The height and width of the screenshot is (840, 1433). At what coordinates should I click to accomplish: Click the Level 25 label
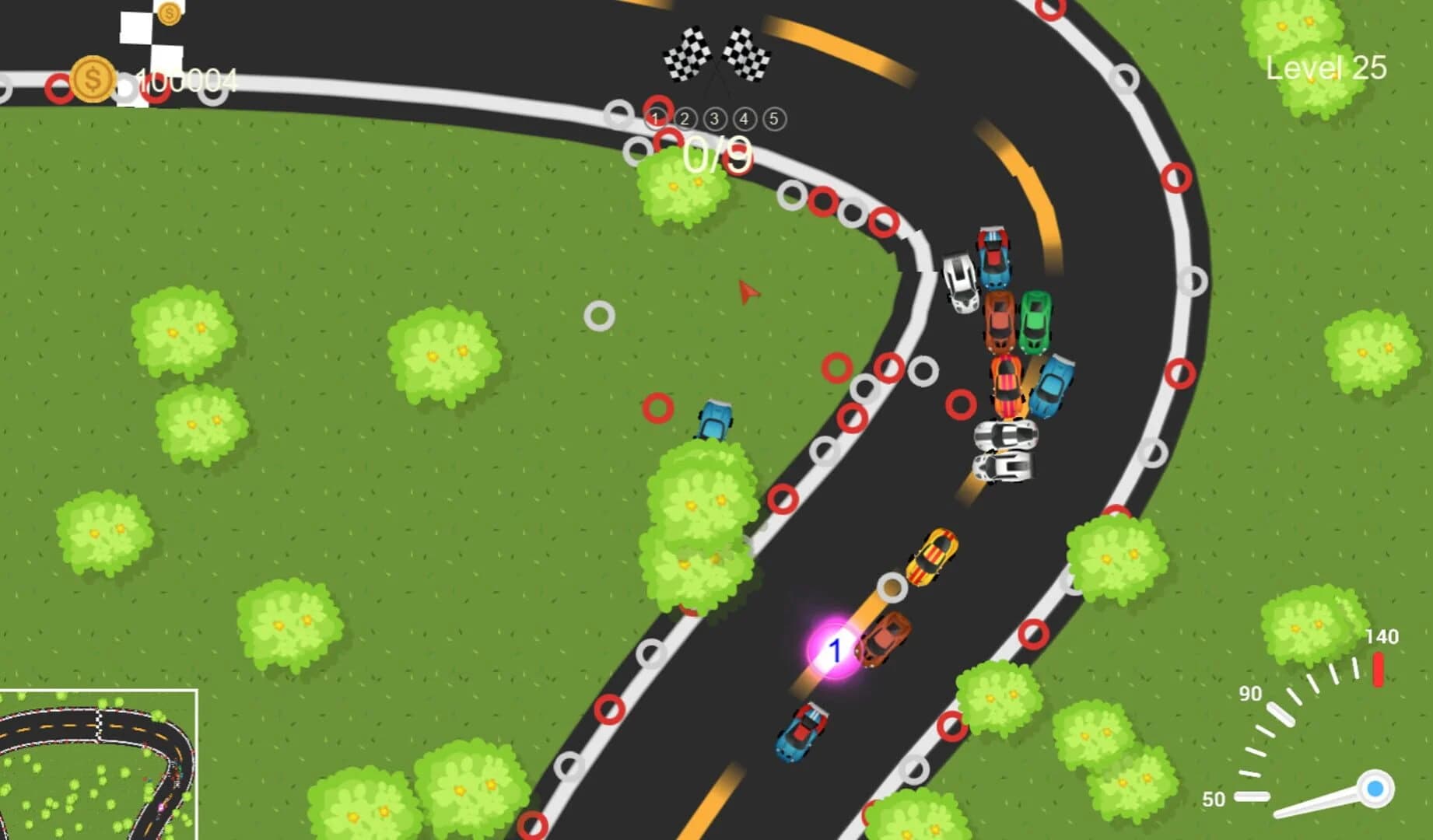pos(1326,68)
